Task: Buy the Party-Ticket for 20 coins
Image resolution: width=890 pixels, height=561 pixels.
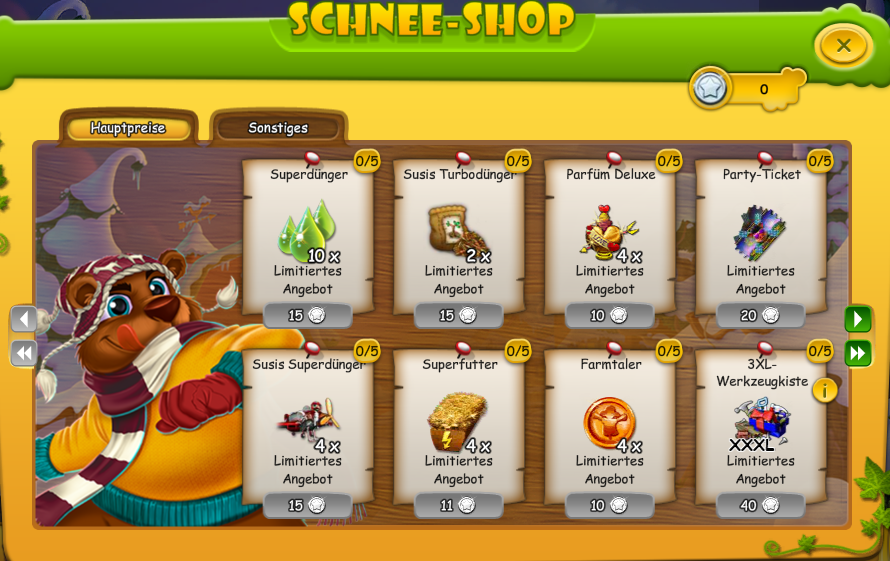Action: pos(761,316)
